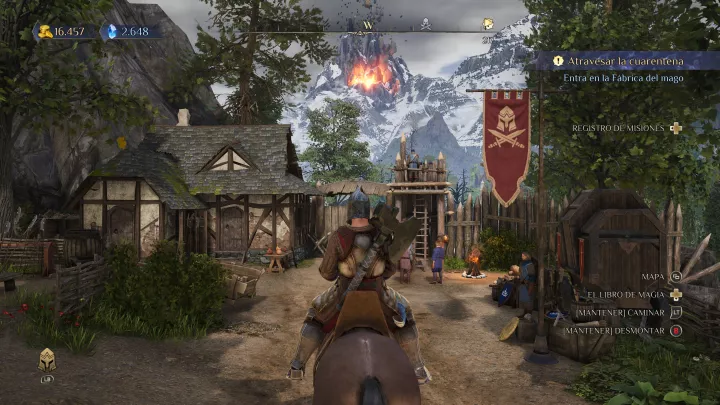
Task: Select the golden helmet icon
Action: point(47,359)
